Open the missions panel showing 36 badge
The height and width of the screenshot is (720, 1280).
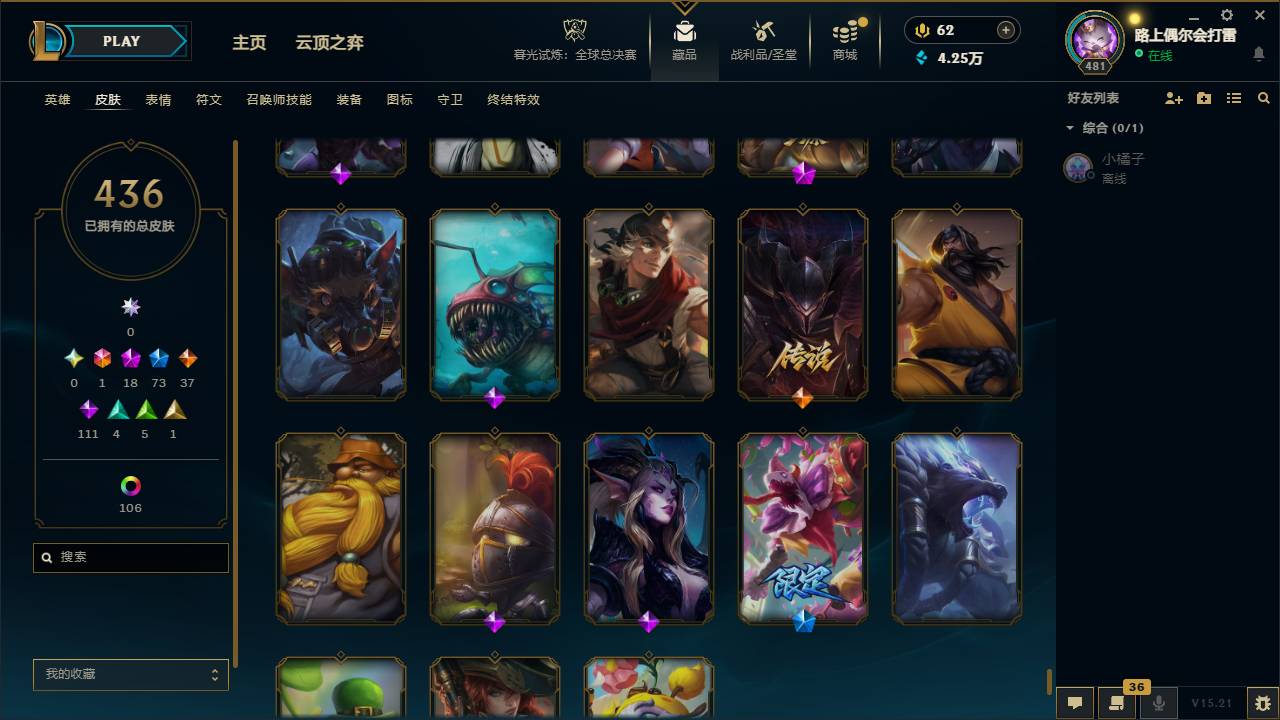1117,703
